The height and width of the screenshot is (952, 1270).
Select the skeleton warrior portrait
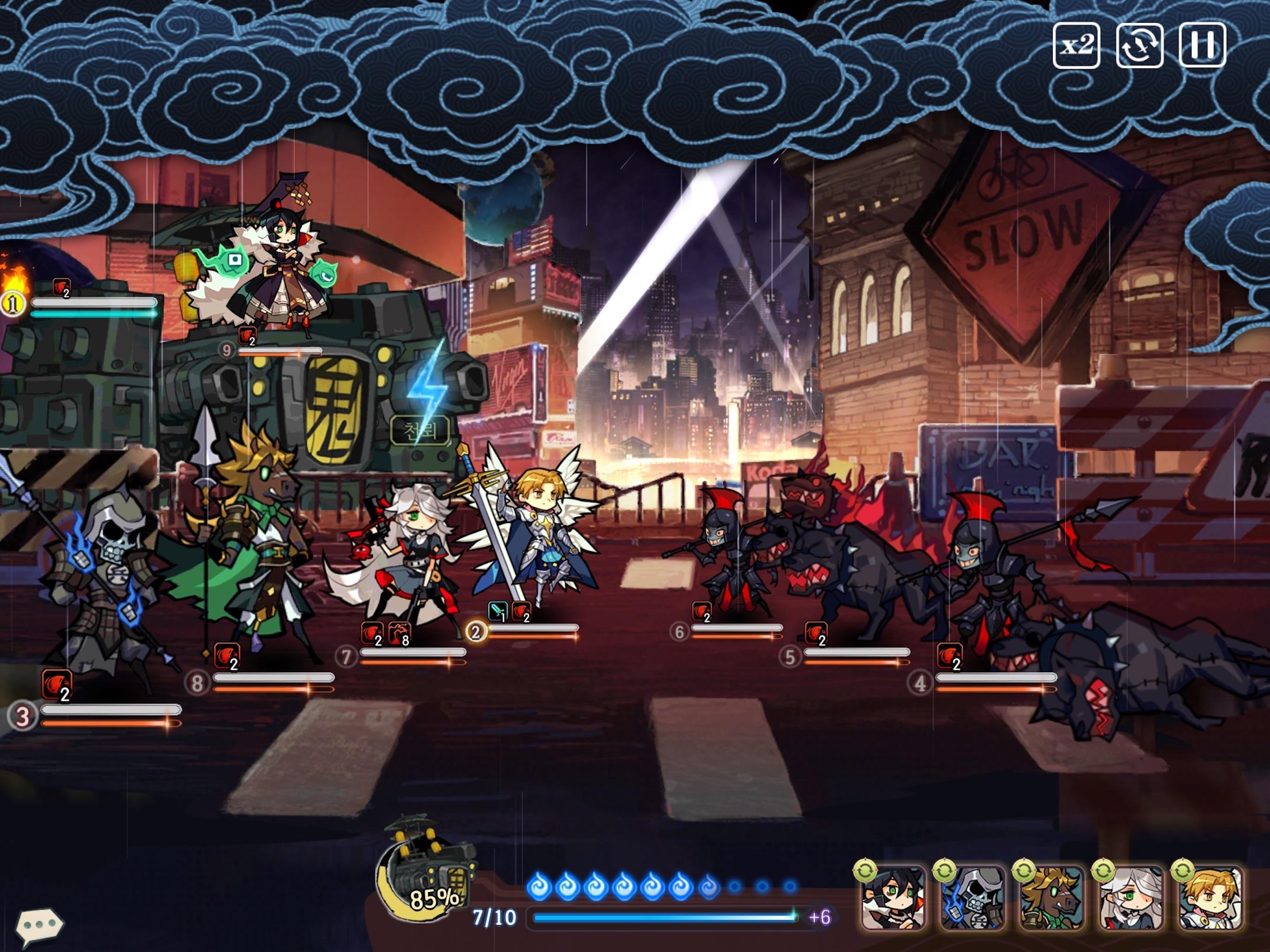click(x=972, y=898)
